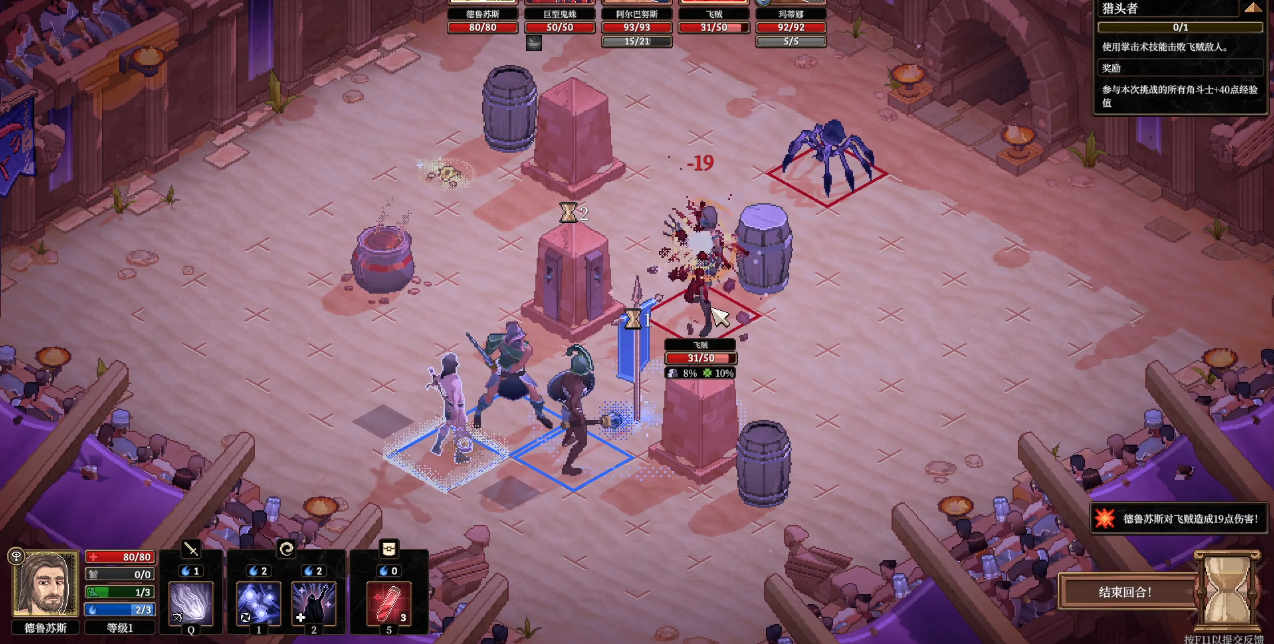Click 德鲁苏斯's portrait in the bottom corner
Viewport: 1274px width, 644px height.
pyautogui.click(x=45, y=583)
